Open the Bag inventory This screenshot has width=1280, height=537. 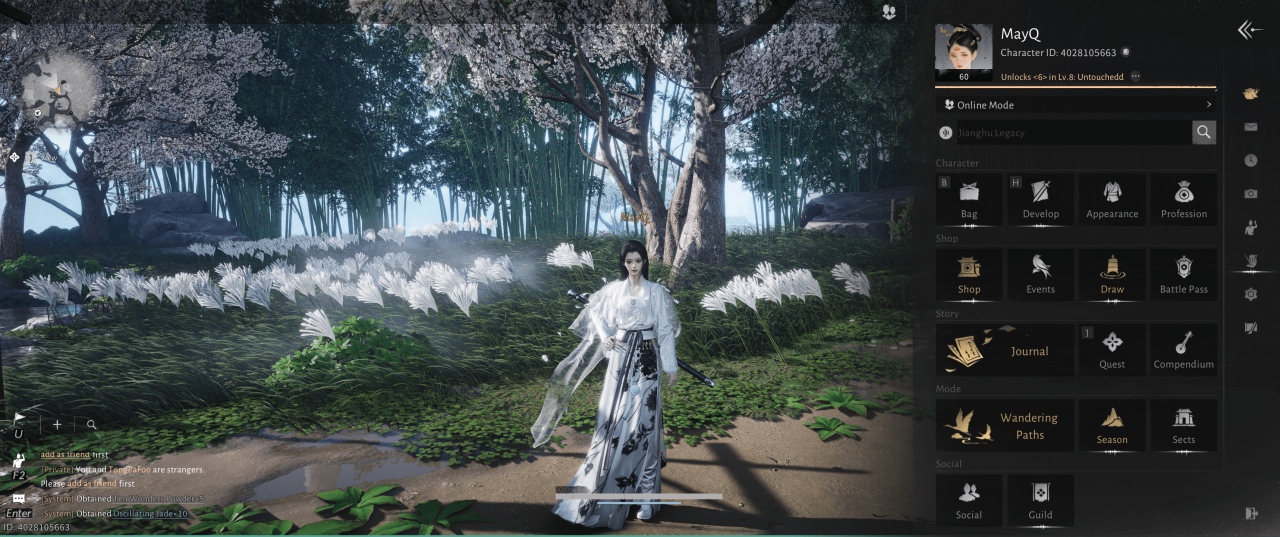[969, 199]
